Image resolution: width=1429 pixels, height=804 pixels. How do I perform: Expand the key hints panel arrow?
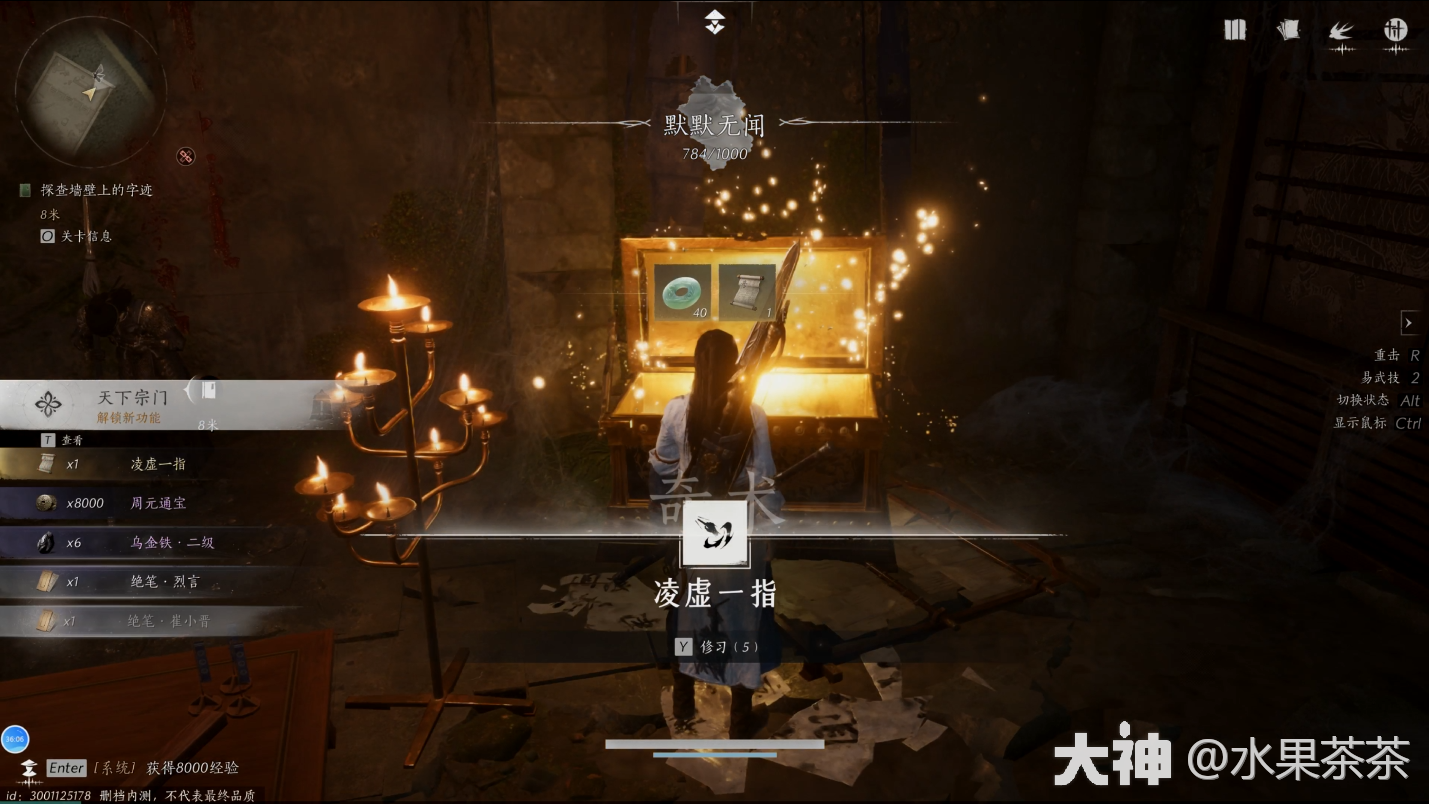point(1408,323)
